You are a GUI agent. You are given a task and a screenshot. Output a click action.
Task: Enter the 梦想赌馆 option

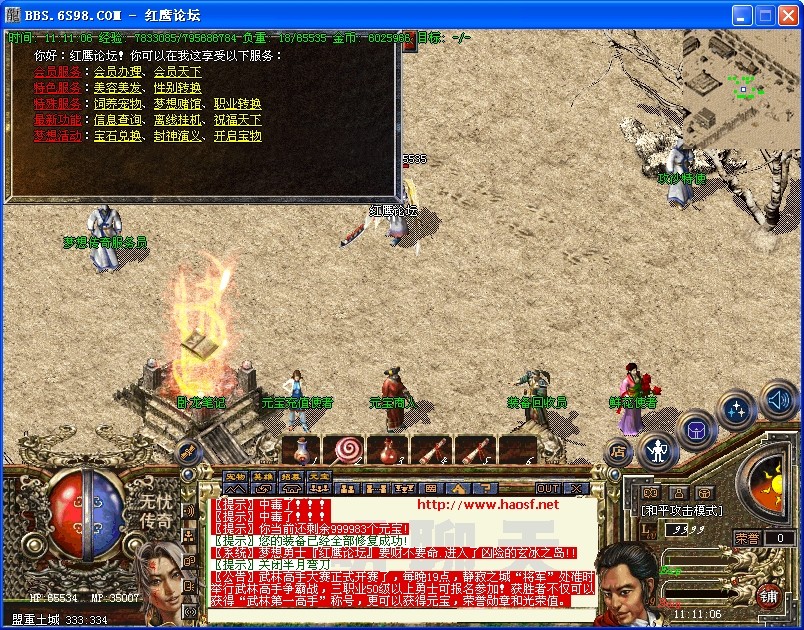click(177, 104)
